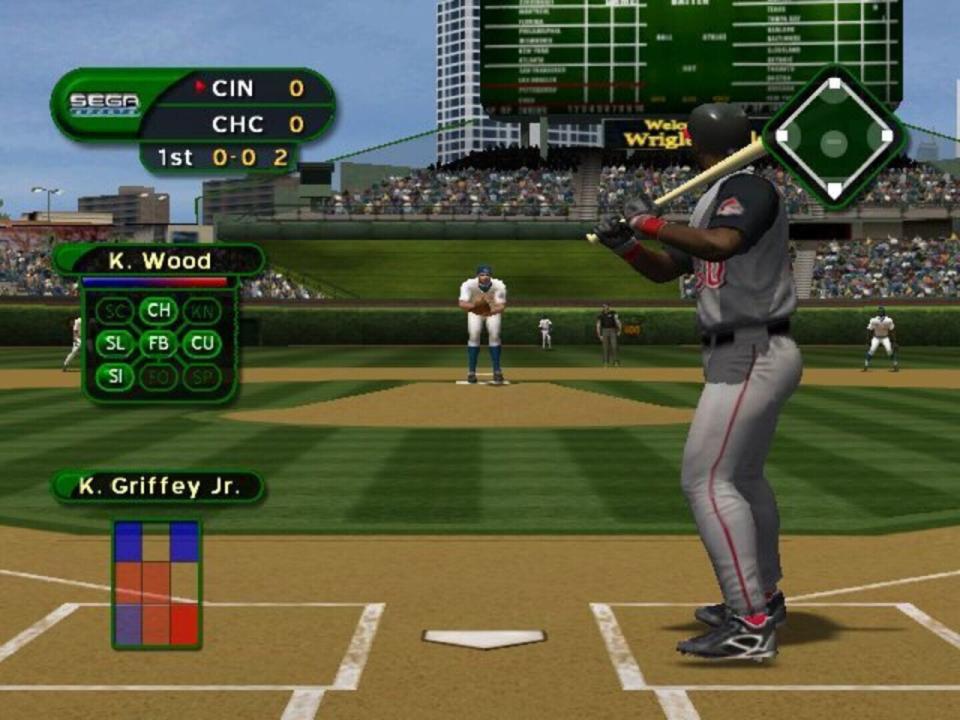Click the greyed-out SC pitch
960x720 pixels.
[x=115, y=311]
